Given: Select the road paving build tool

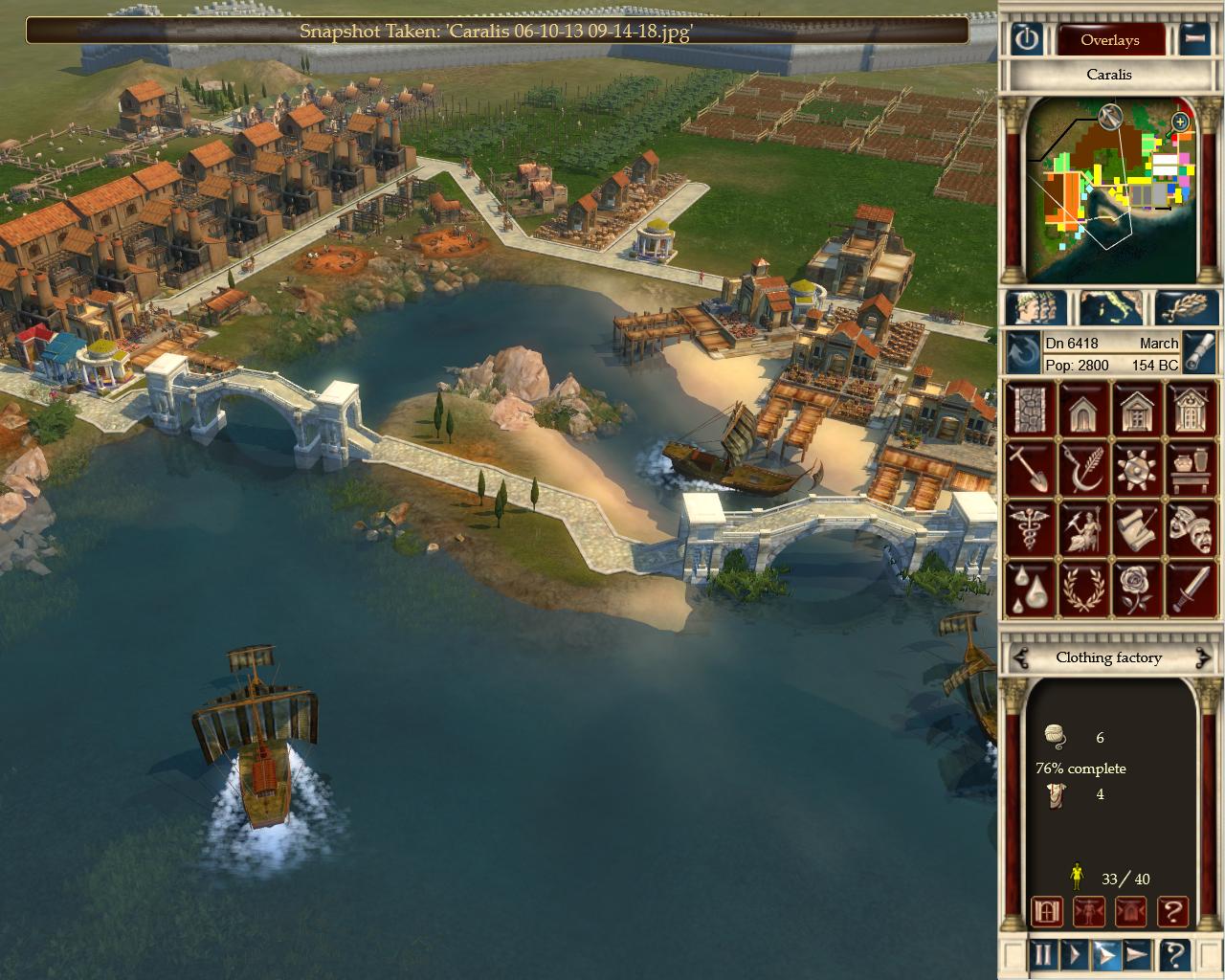Looking at the screenshot, I should pyautogui.click(x=1029, y=408).
